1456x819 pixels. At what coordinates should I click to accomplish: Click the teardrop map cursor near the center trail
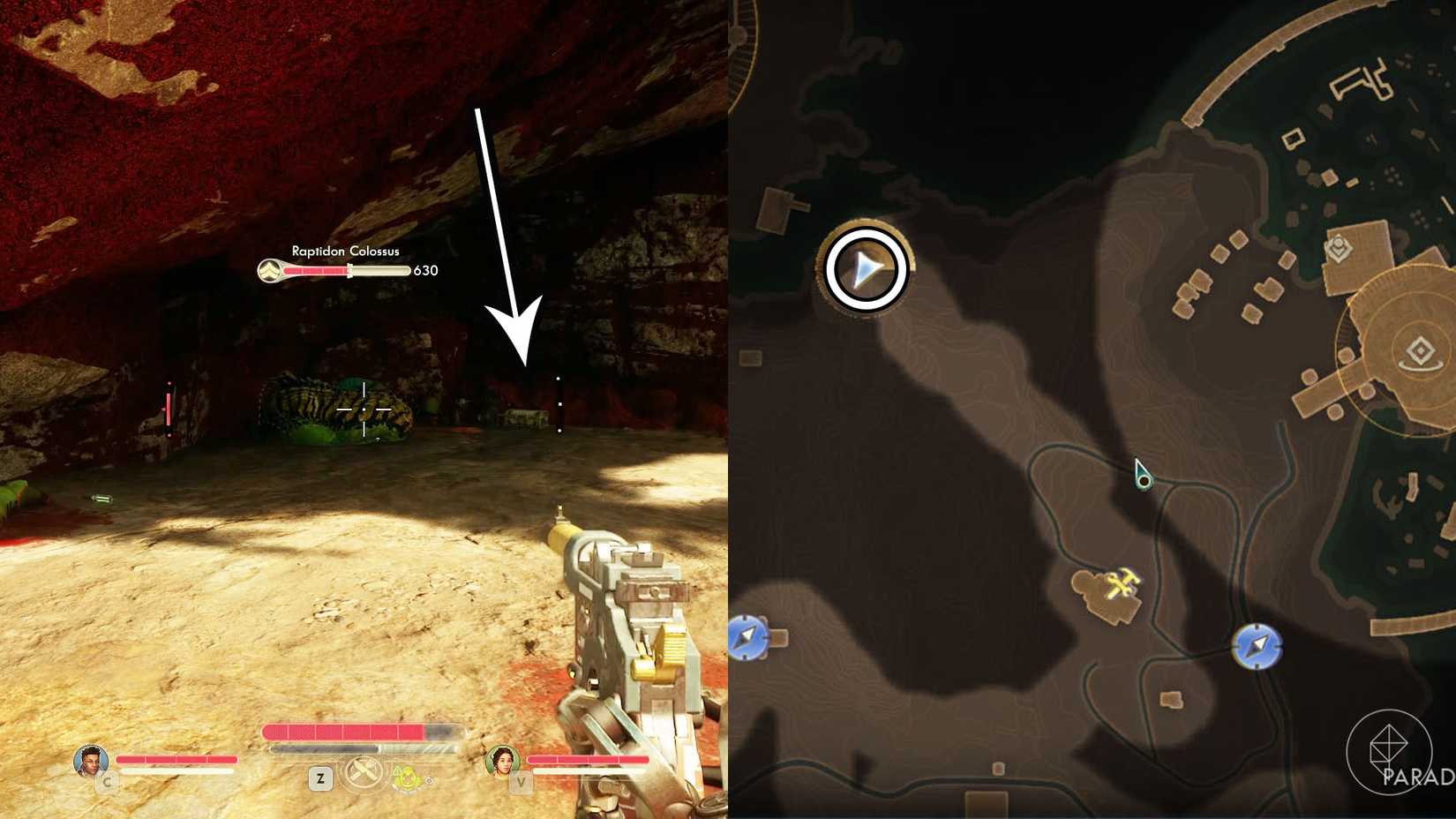point(1143,474)
